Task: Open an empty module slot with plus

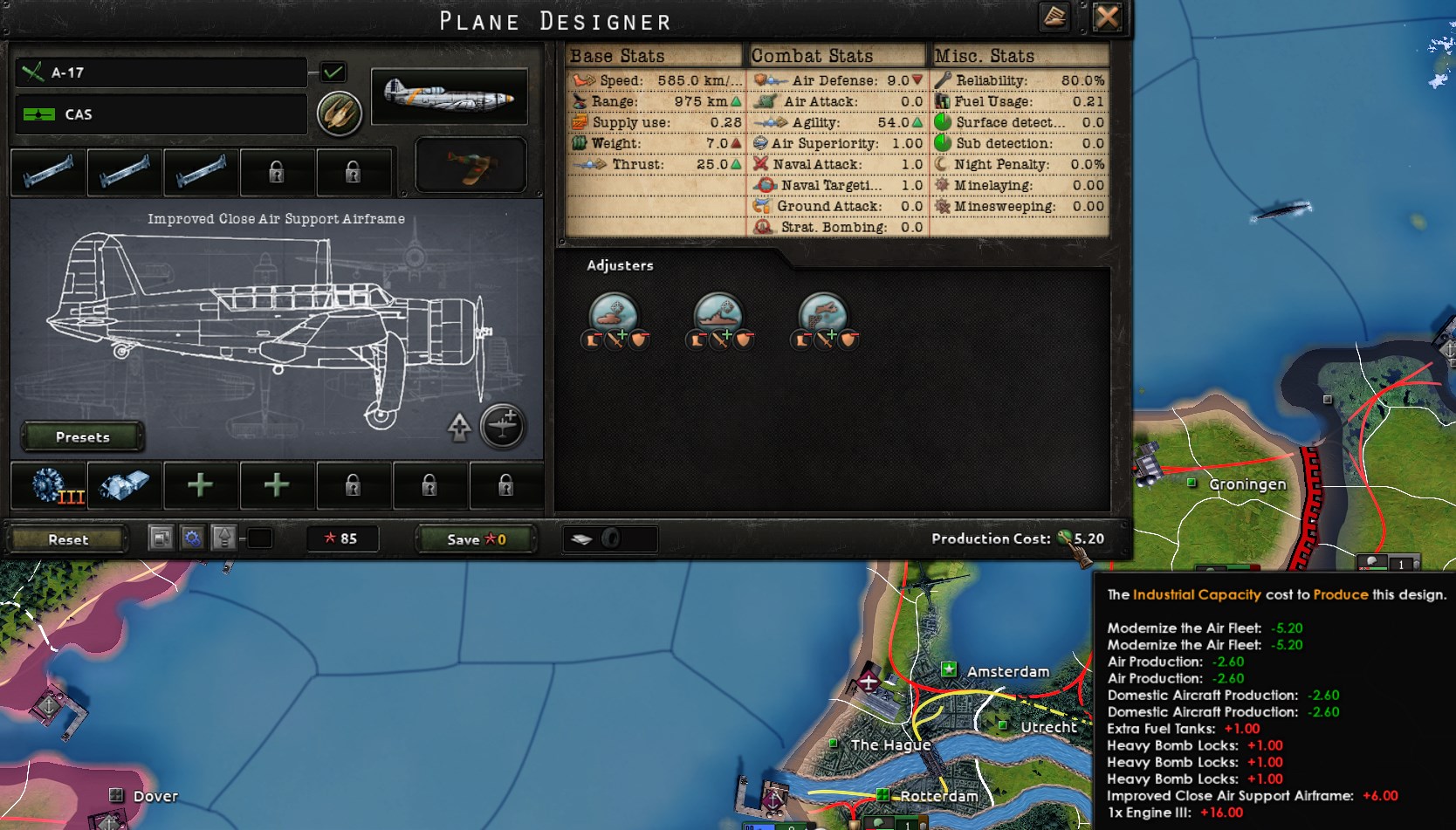Action: 200,486
